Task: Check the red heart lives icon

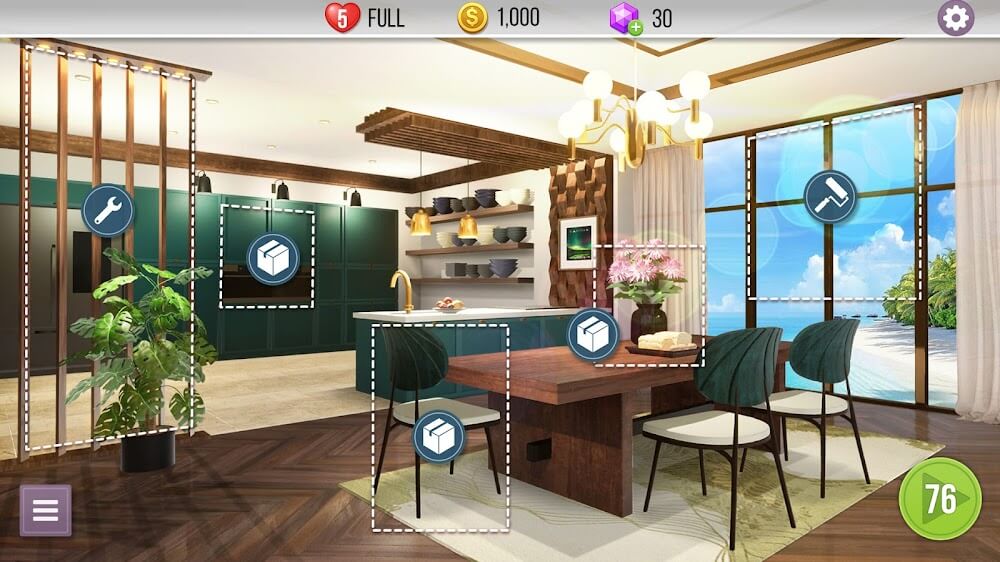Action: [342, 17]
